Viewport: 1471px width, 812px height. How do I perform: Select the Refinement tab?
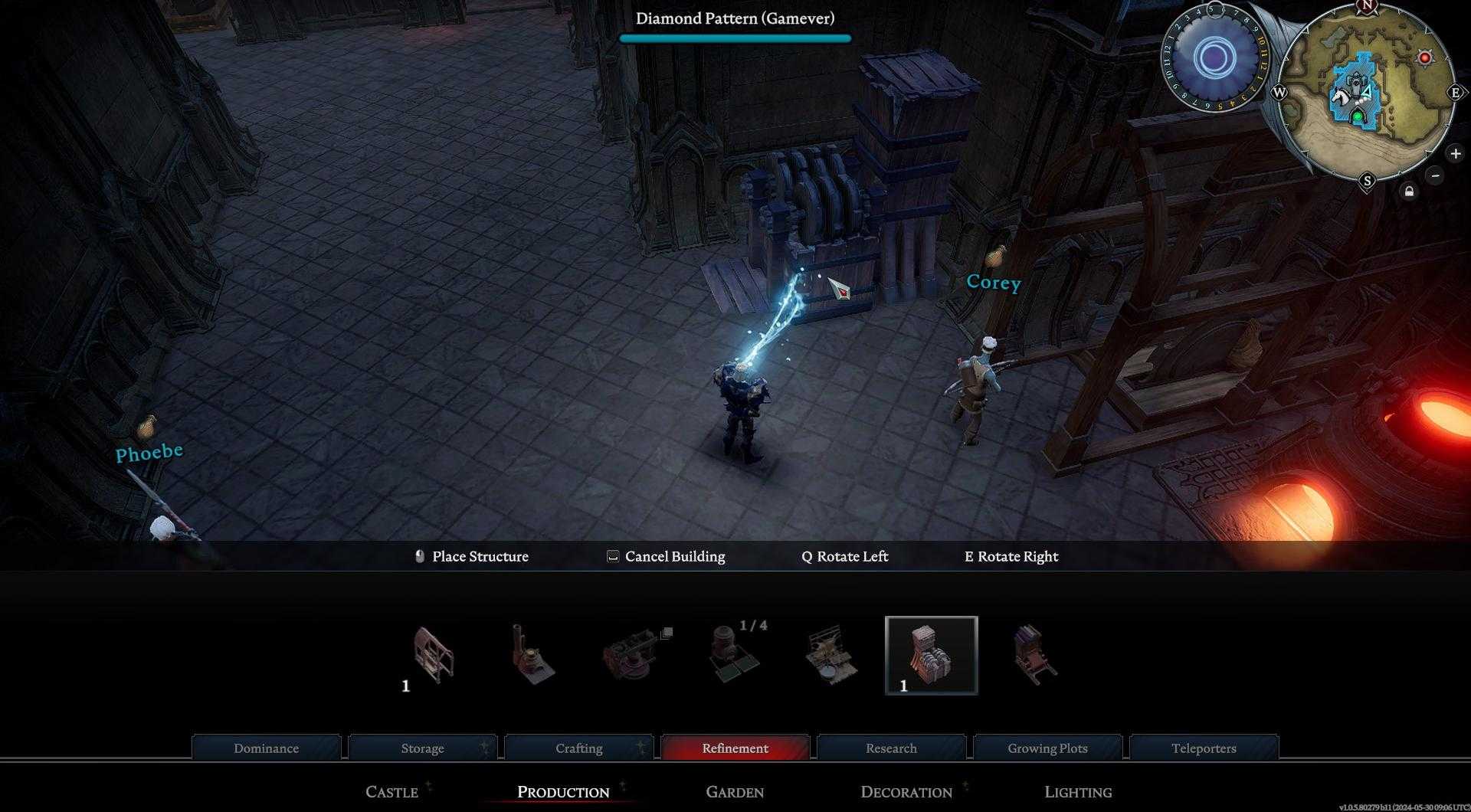pyautogui.click(x=735, y=748)
